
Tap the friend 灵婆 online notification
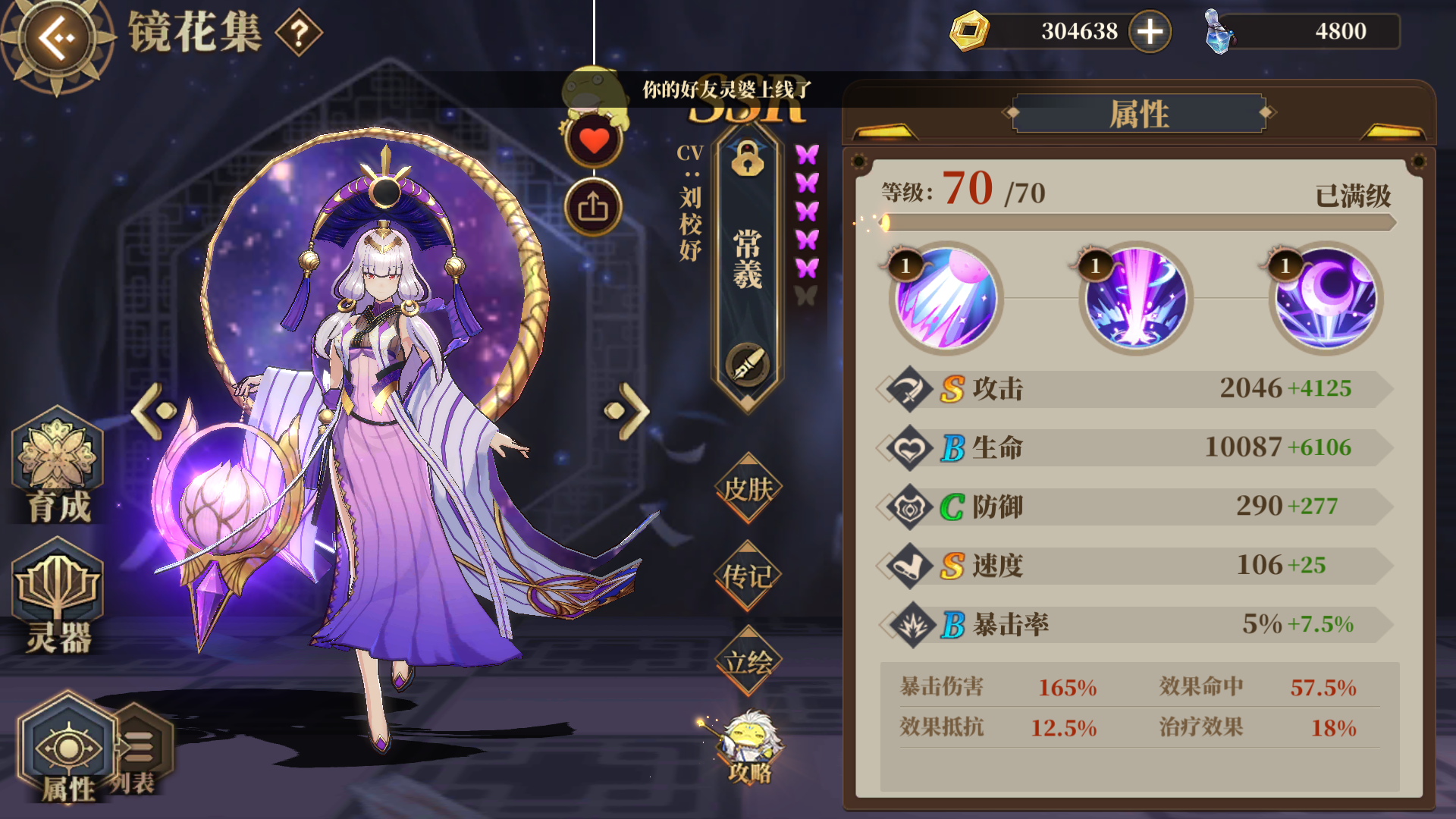tap(724, 89)
